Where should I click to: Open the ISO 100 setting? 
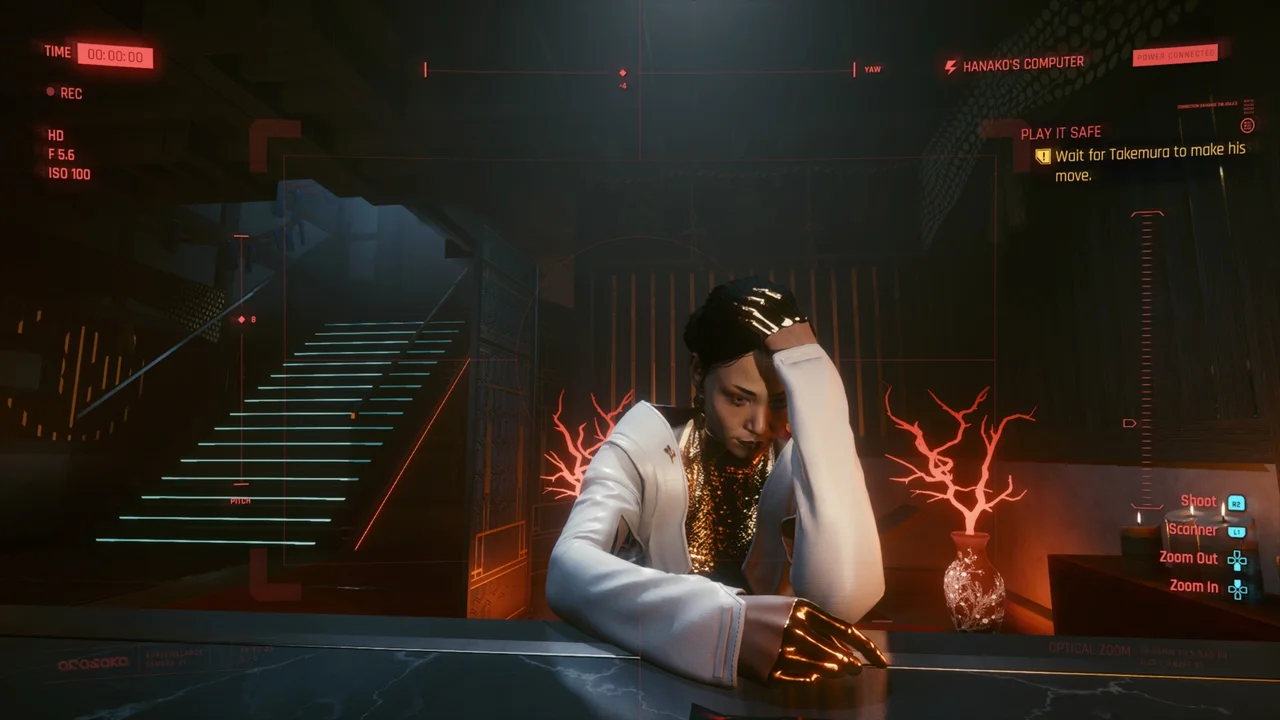pyautogui.click(x=69, y=174)
